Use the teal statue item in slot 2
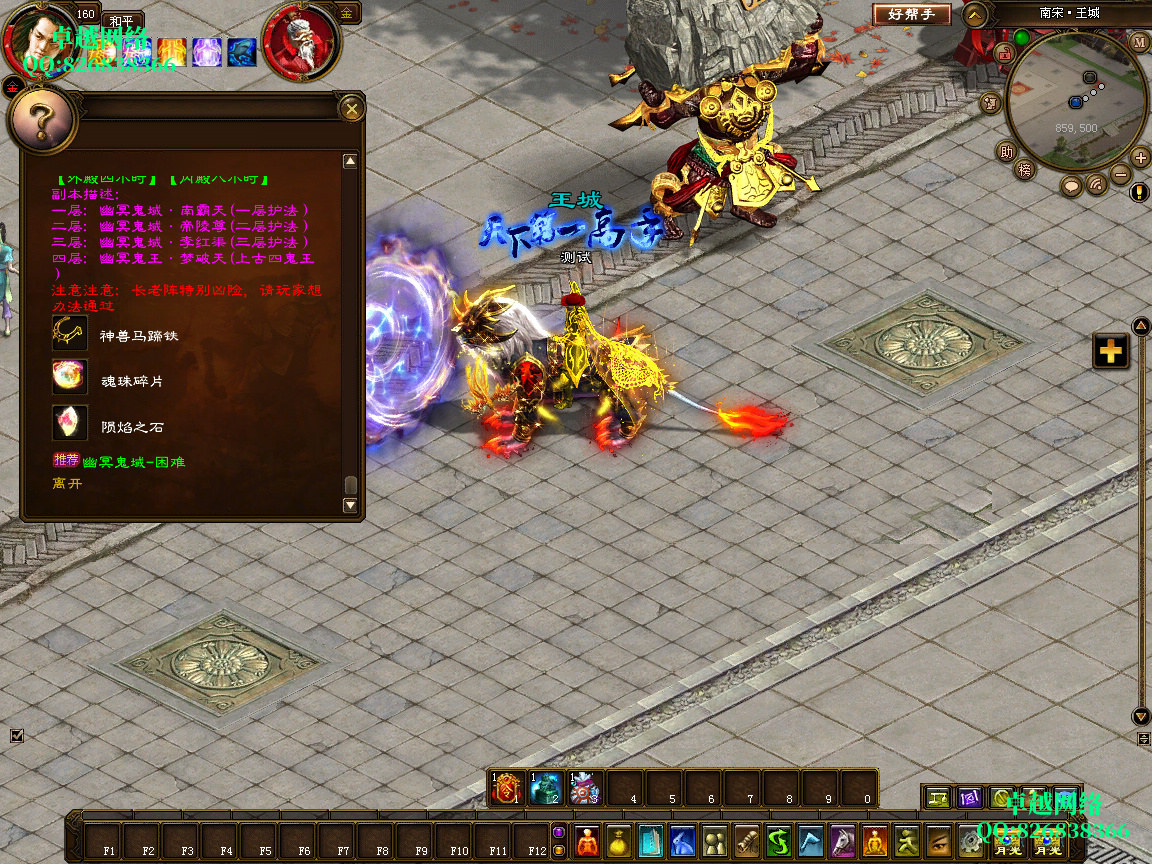Screen dimensions: 1152x864 click(x=546, y=788)
